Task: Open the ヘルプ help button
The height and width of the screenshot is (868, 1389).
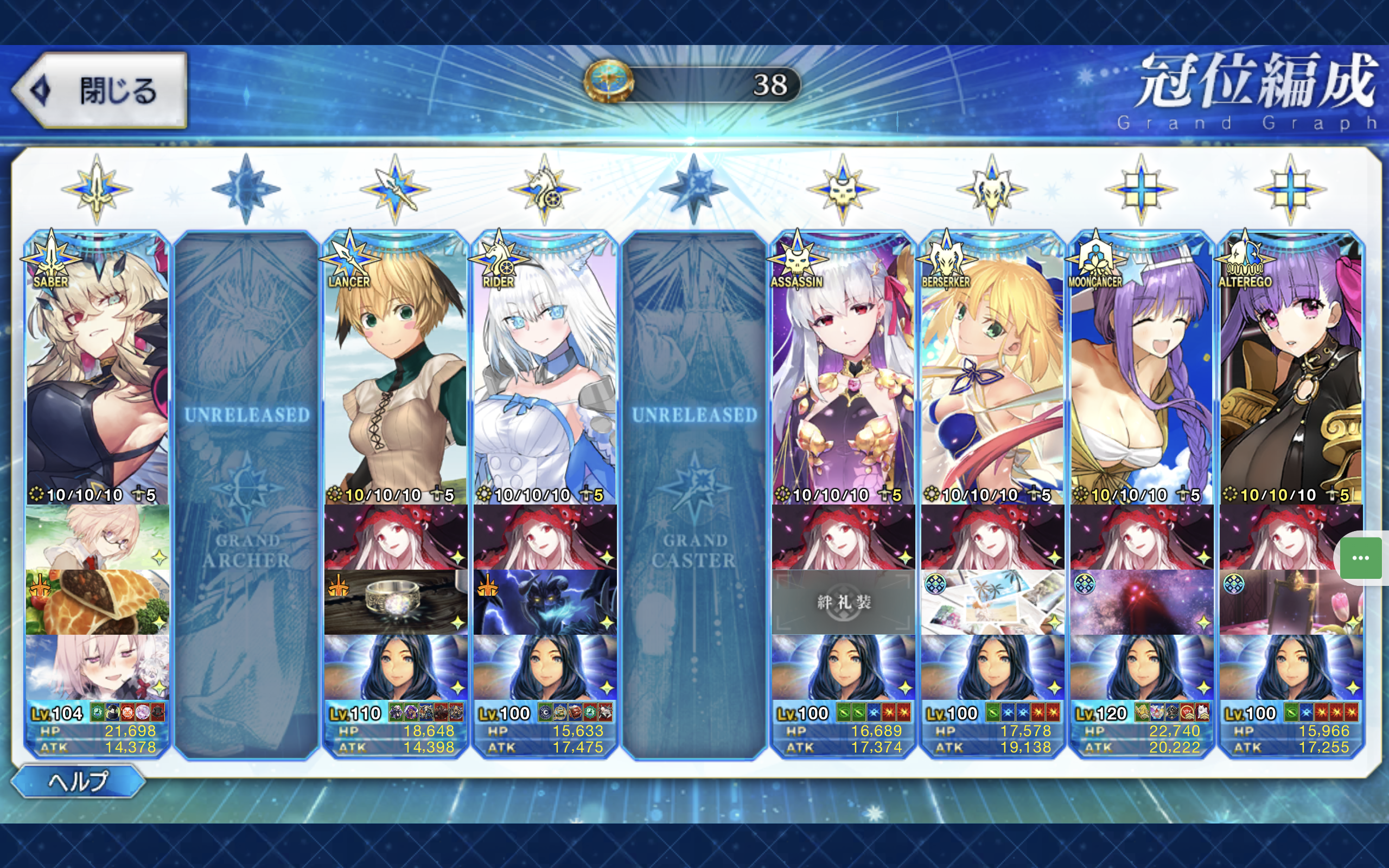Action: [x=78, y=781]
